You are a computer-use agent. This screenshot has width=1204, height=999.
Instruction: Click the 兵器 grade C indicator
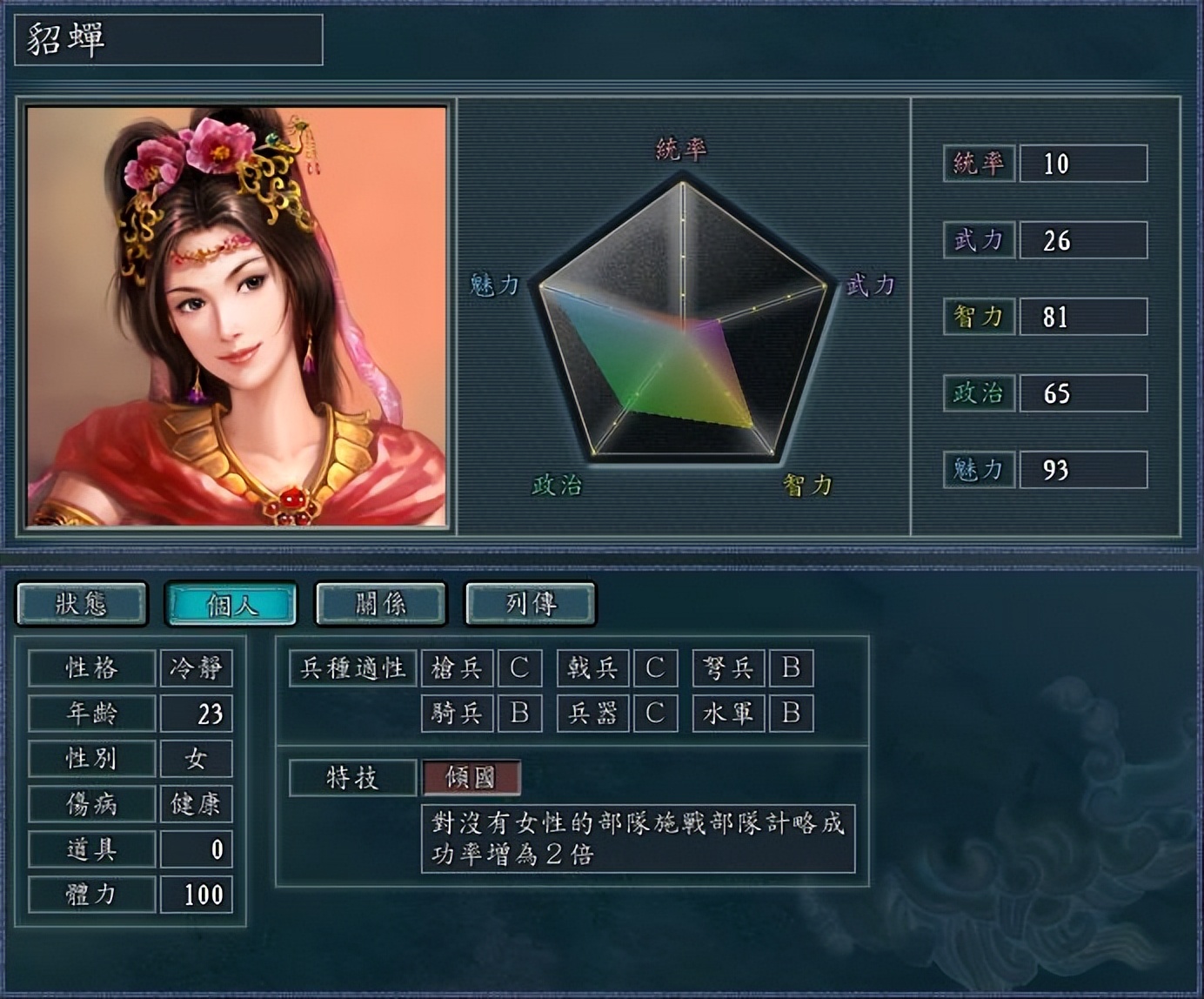657,714
